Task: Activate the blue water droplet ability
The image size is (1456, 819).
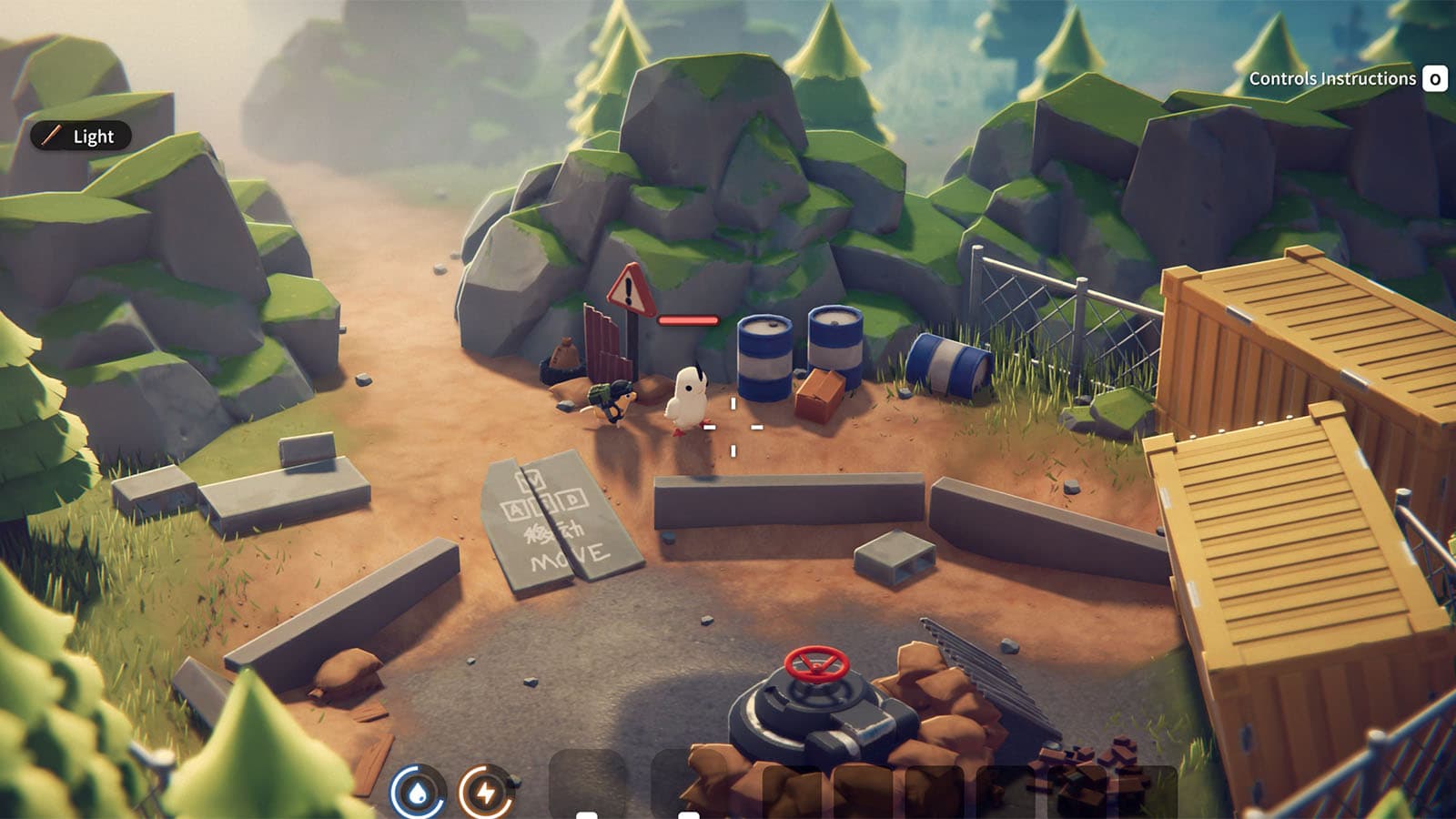Action: click(x=418, y=790)
